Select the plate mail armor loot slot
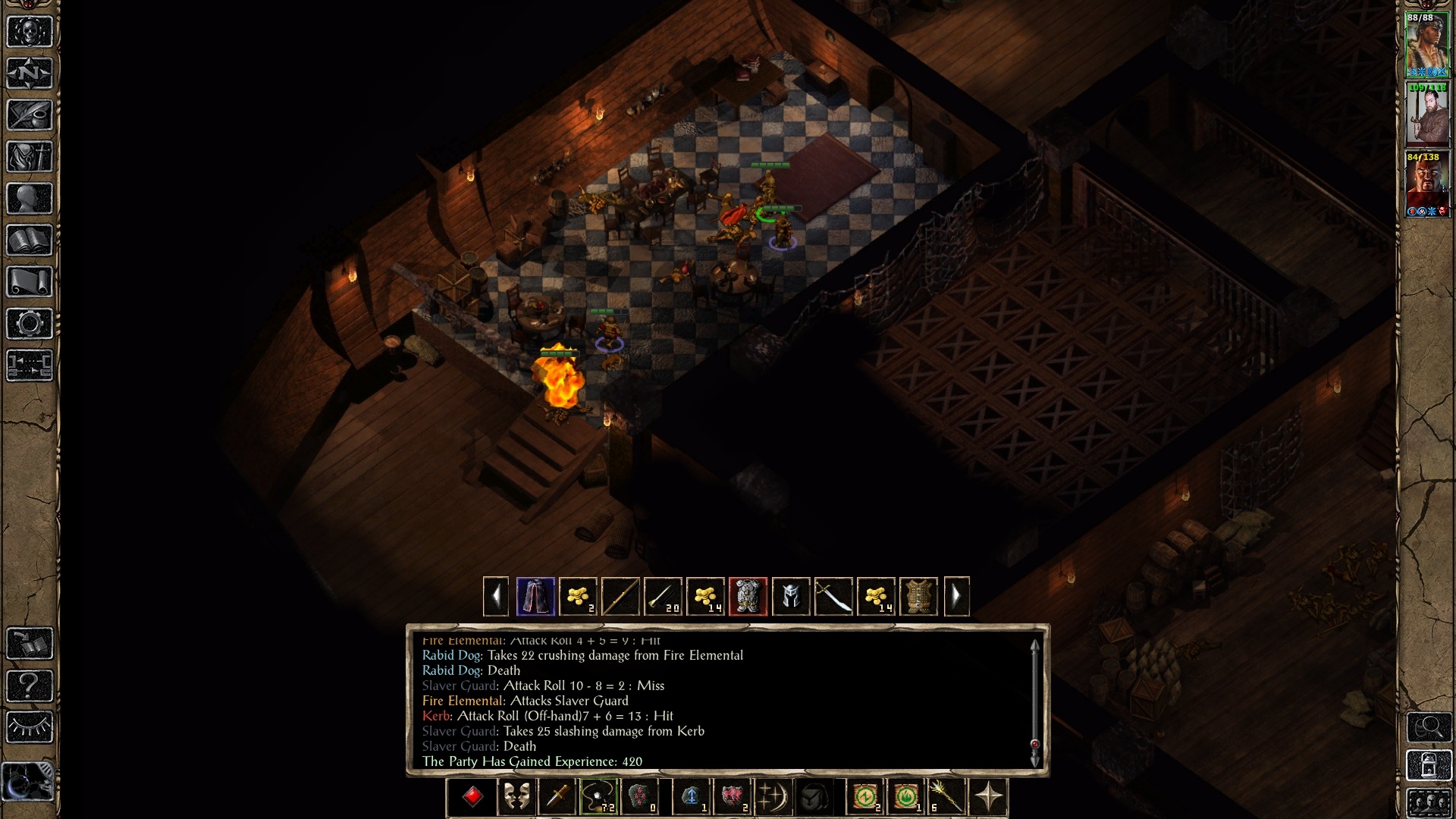 [x=748, y=597]
